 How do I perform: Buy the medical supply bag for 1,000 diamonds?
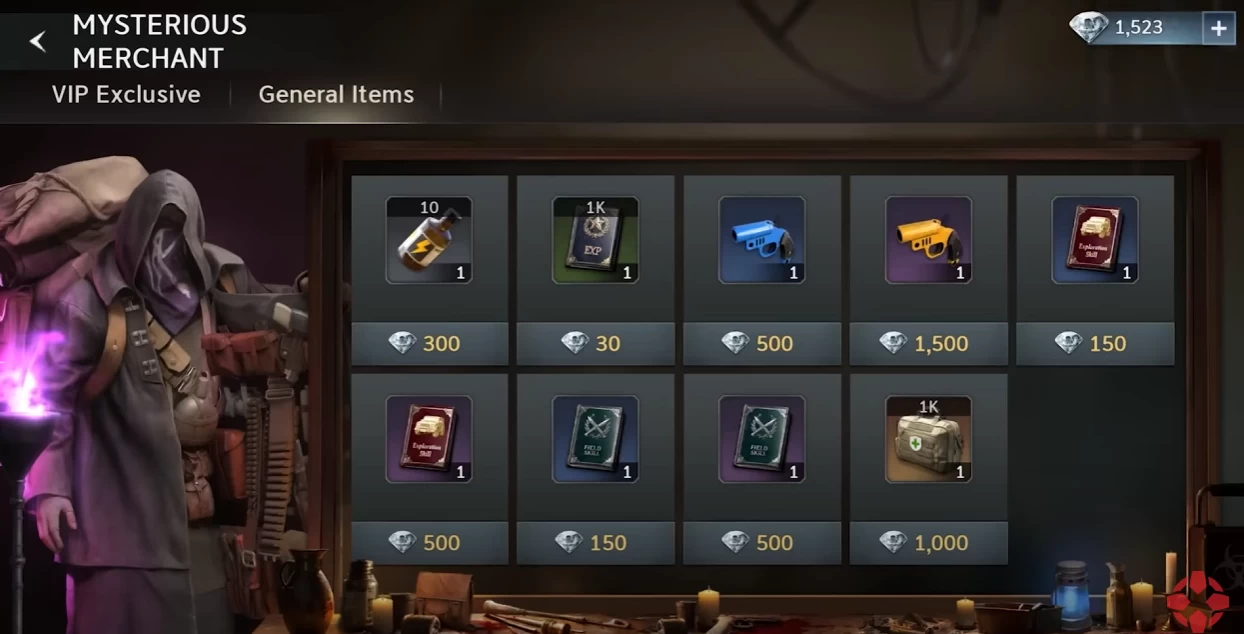tap(928, 543)
